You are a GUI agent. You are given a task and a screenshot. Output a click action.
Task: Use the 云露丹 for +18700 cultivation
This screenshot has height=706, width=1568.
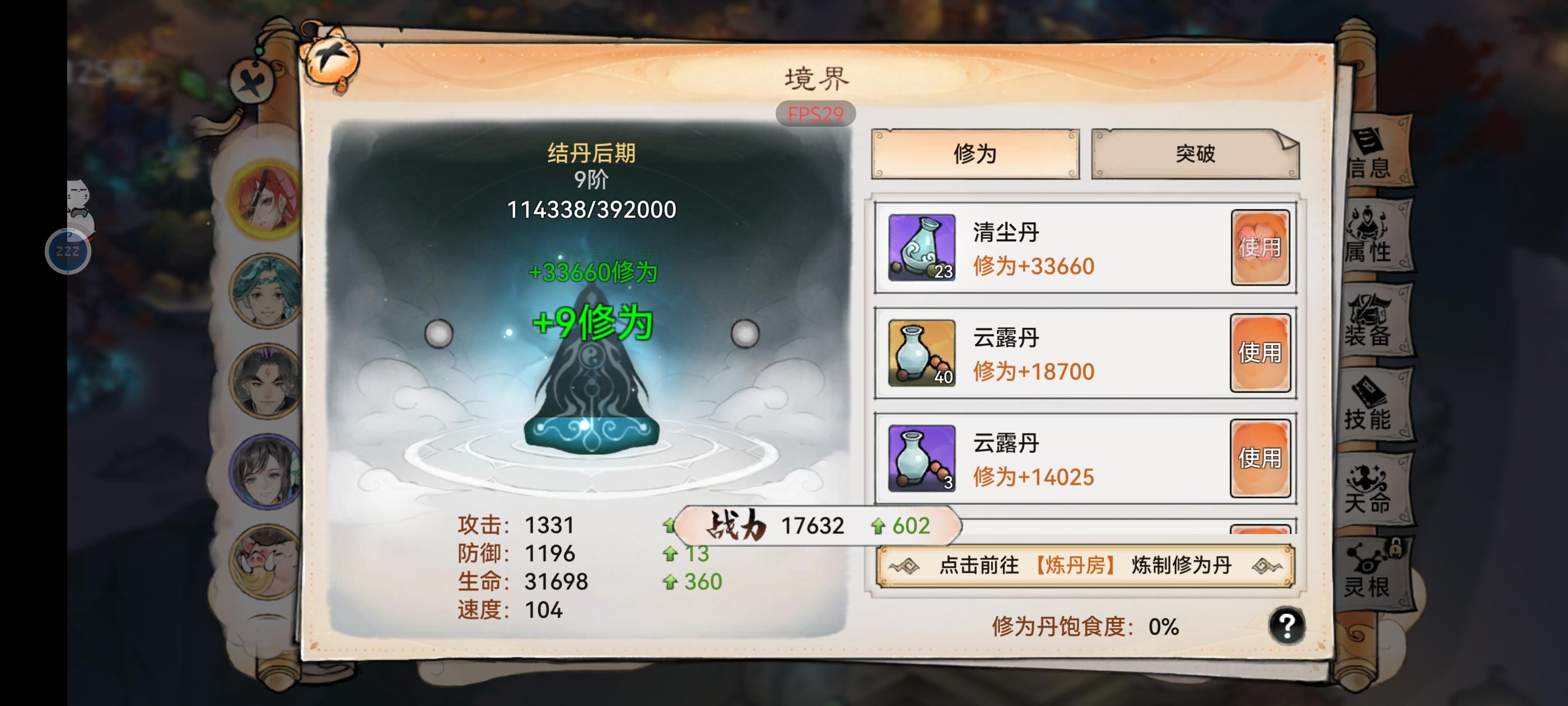point(1260,352)
